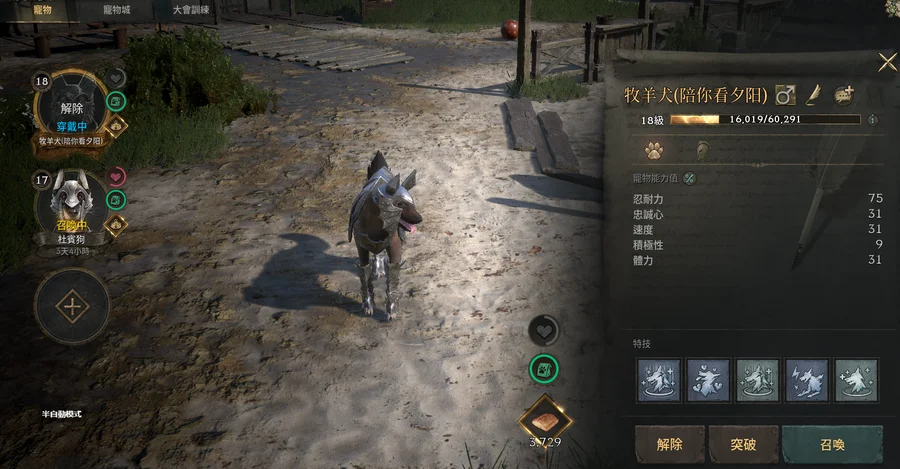The width and height of the screenshot is (900, 469).
Task: Click the info icon beside the experience bar
Action: pos(873,119)
